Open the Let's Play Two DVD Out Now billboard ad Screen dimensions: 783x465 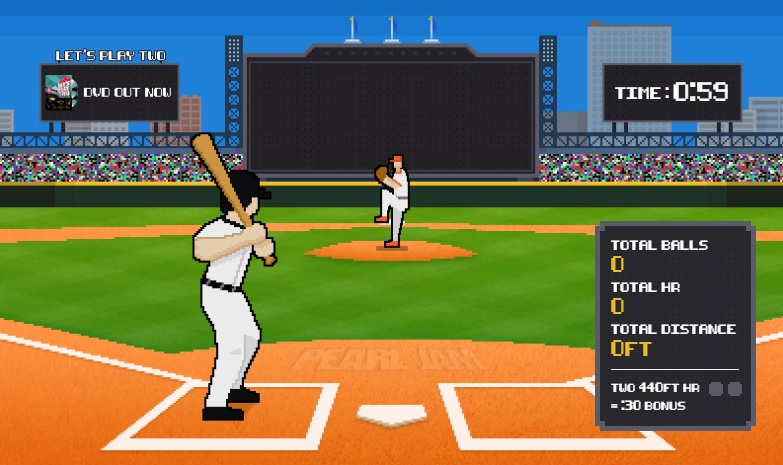coord(110,92)
